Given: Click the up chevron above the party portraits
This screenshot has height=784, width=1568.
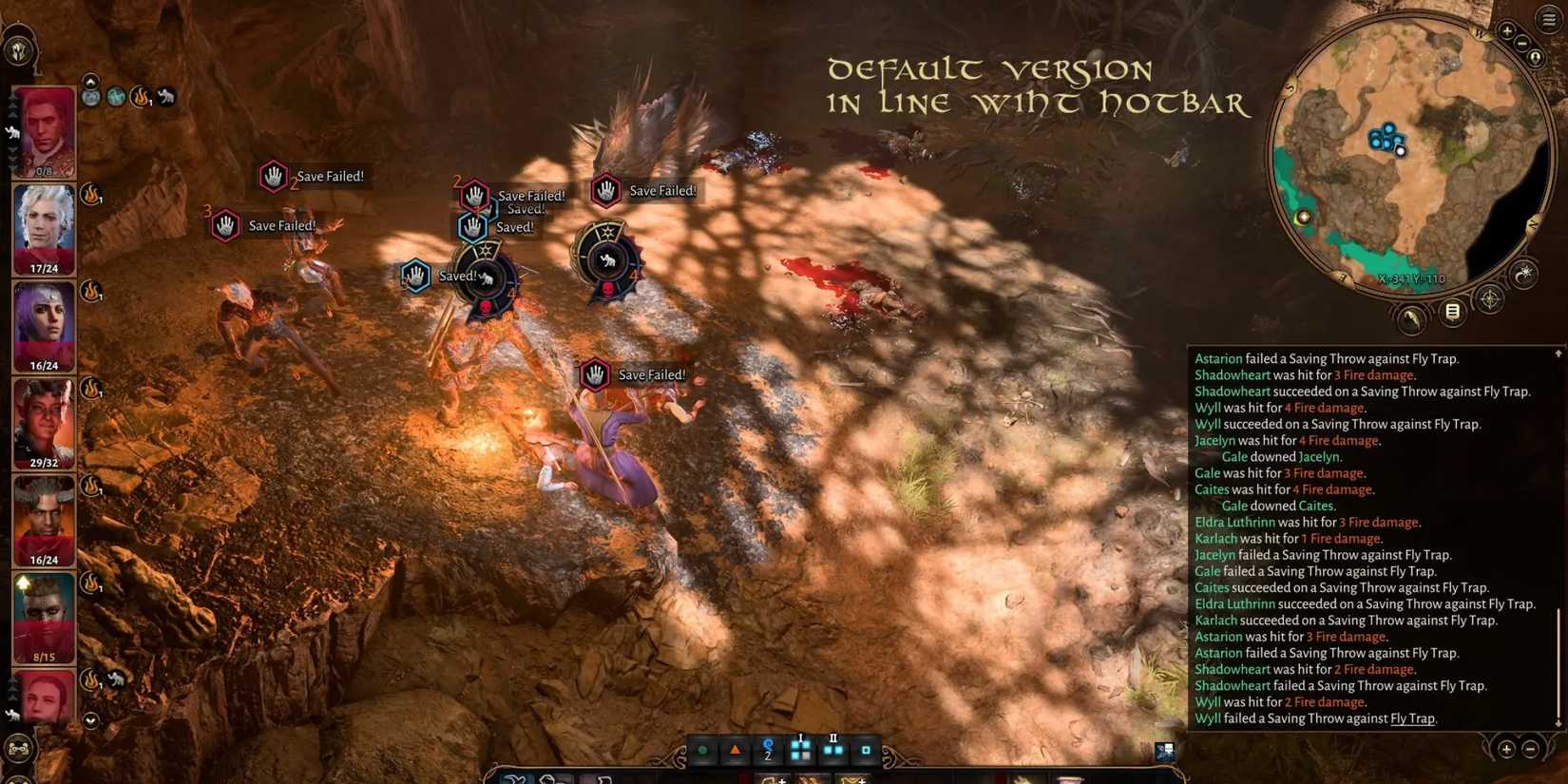Looking at the screenshot, I should pos(91,80).
